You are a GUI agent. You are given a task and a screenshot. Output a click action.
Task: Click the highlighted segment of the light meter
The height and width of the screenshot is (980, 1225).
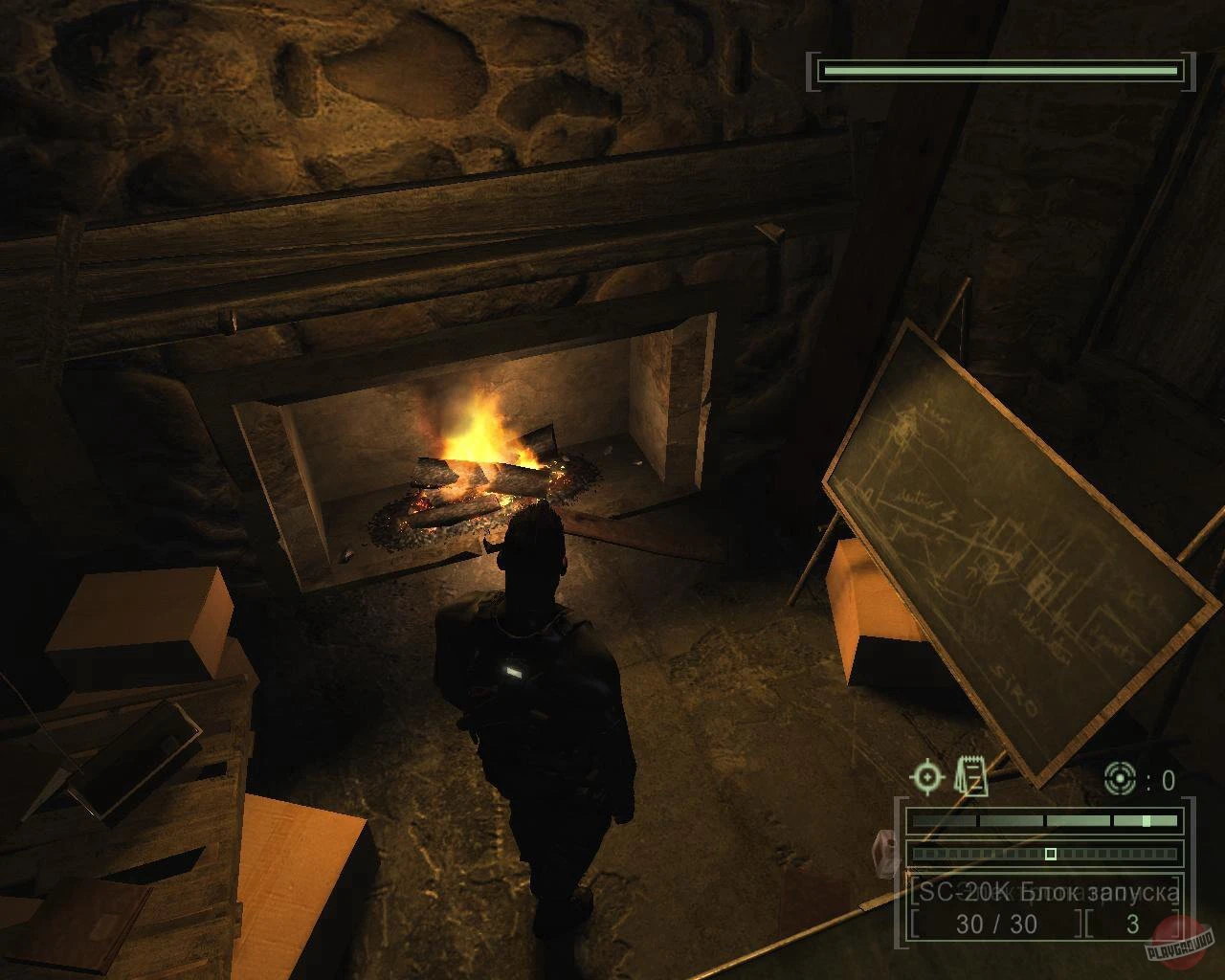(1145, 821)
